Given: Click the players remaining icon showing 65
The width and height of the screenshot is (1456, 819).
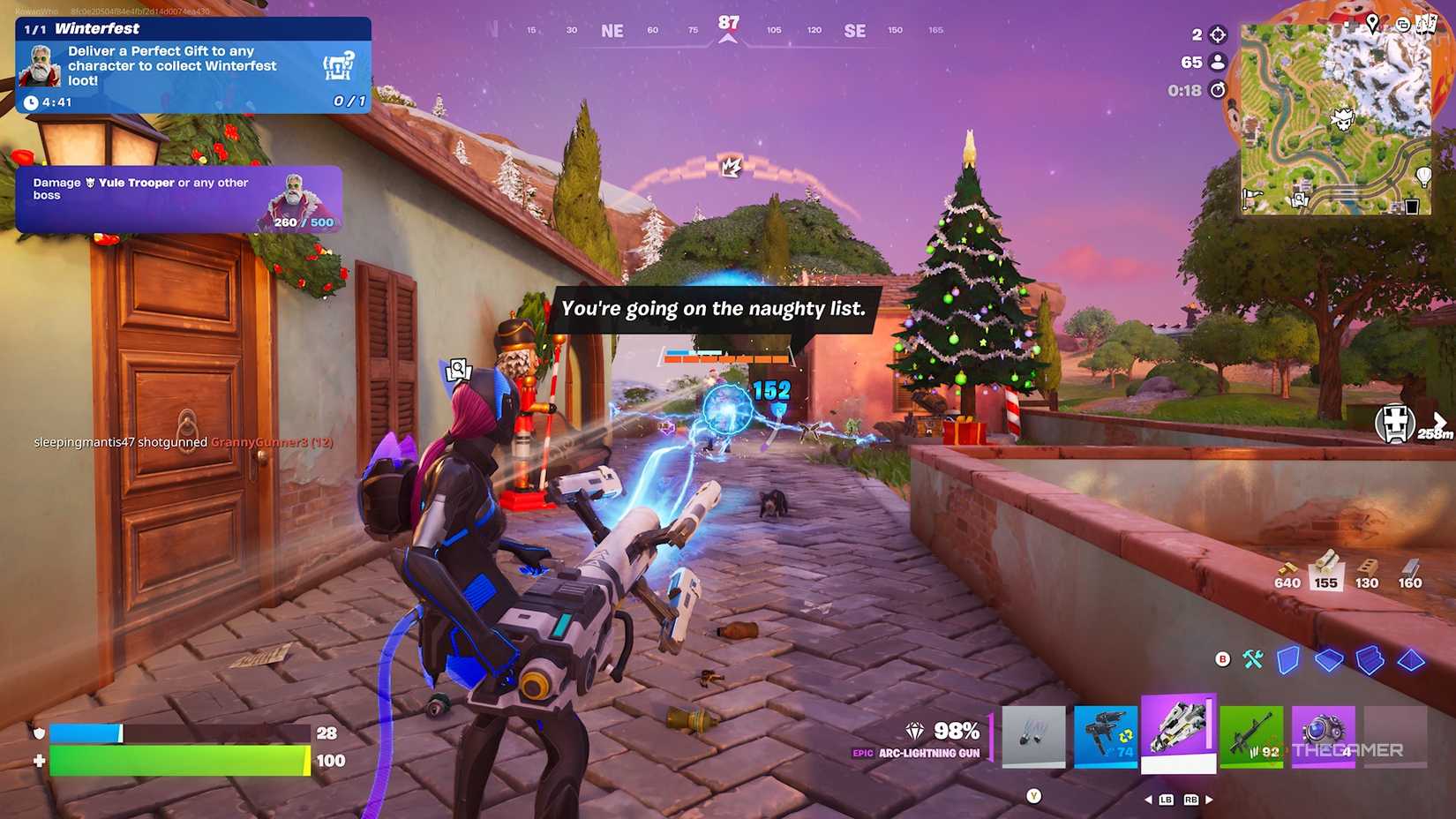Looking at the screenshot, I should click(1219, 62).
